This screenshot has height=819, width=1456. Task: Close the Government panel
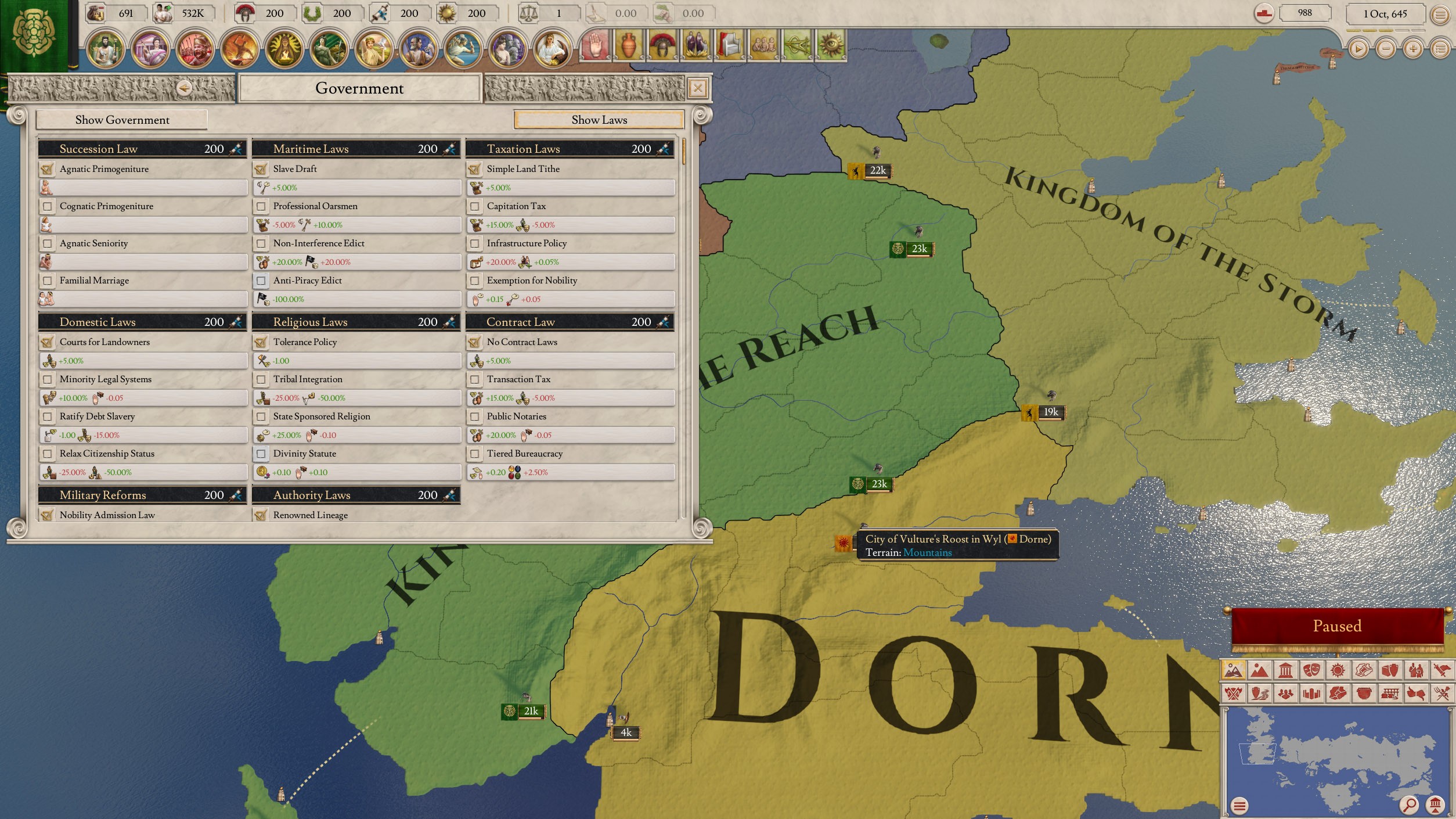tap(697, 88)
